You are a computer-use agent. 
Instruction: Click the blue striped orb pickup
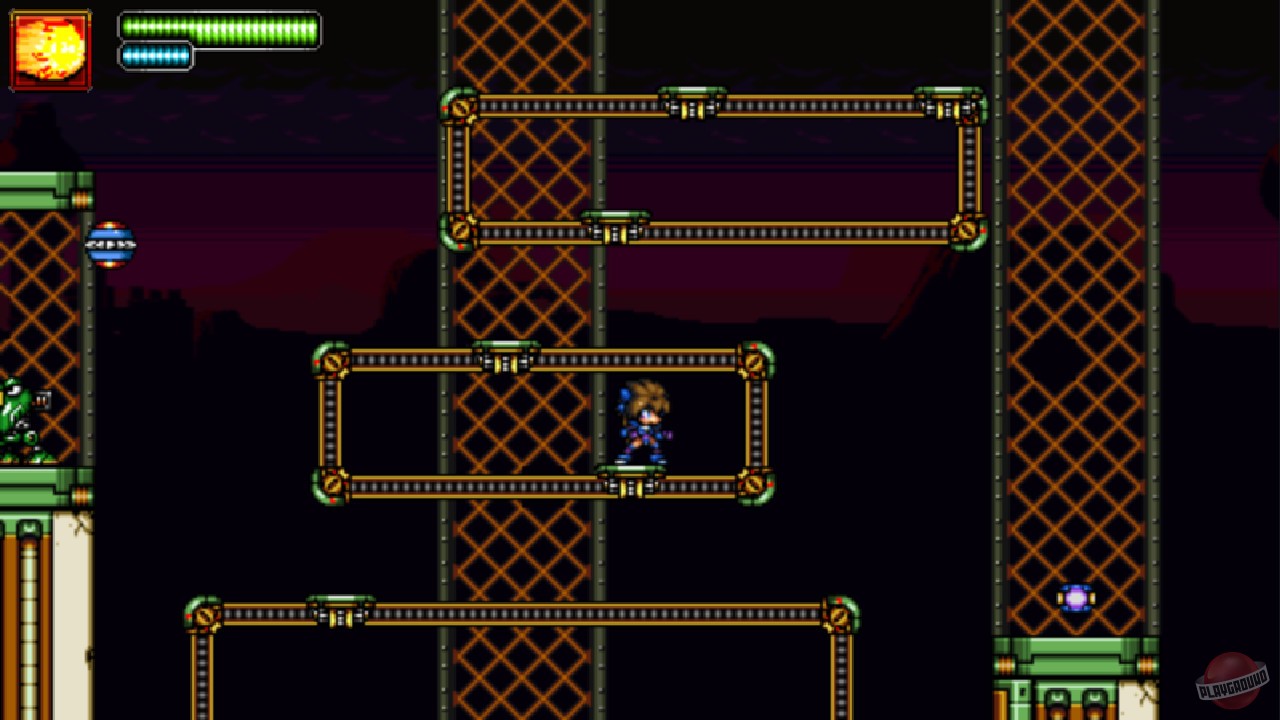pyautogui.click(x=113, y=246)
